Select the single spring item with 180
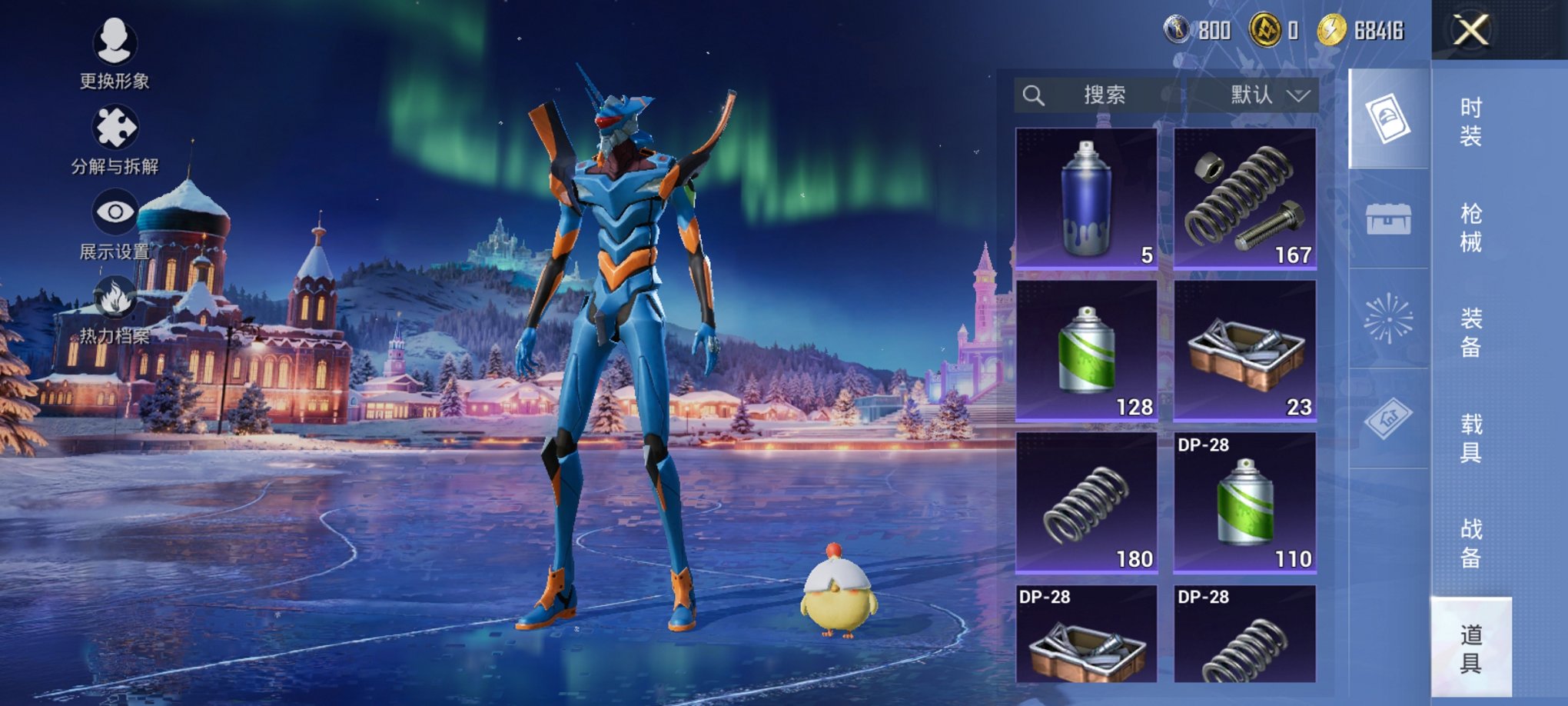The image size is (1568, 706). coord(1086,503)
